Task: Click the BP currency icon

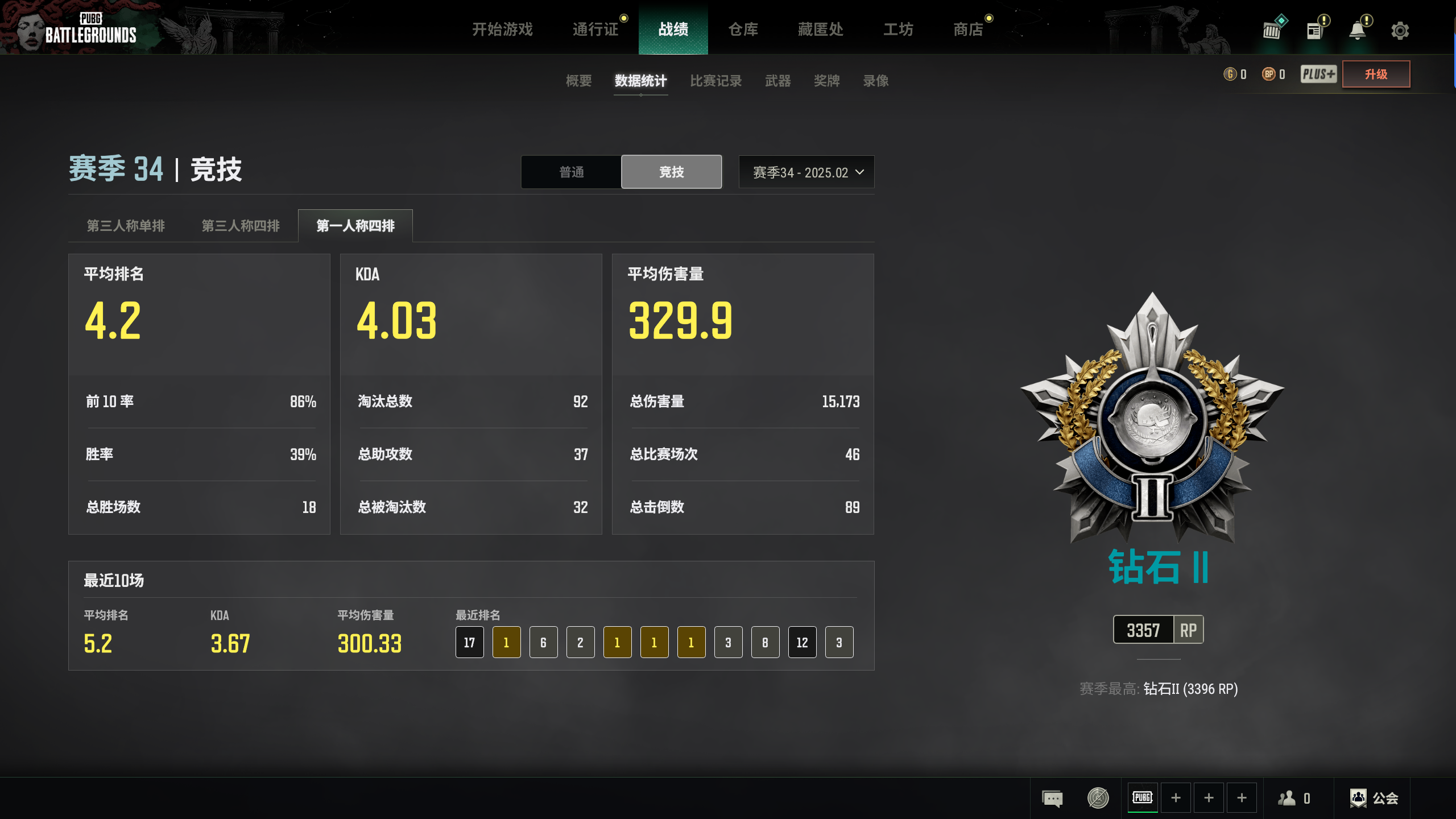Action: (x=1268, y=74)
